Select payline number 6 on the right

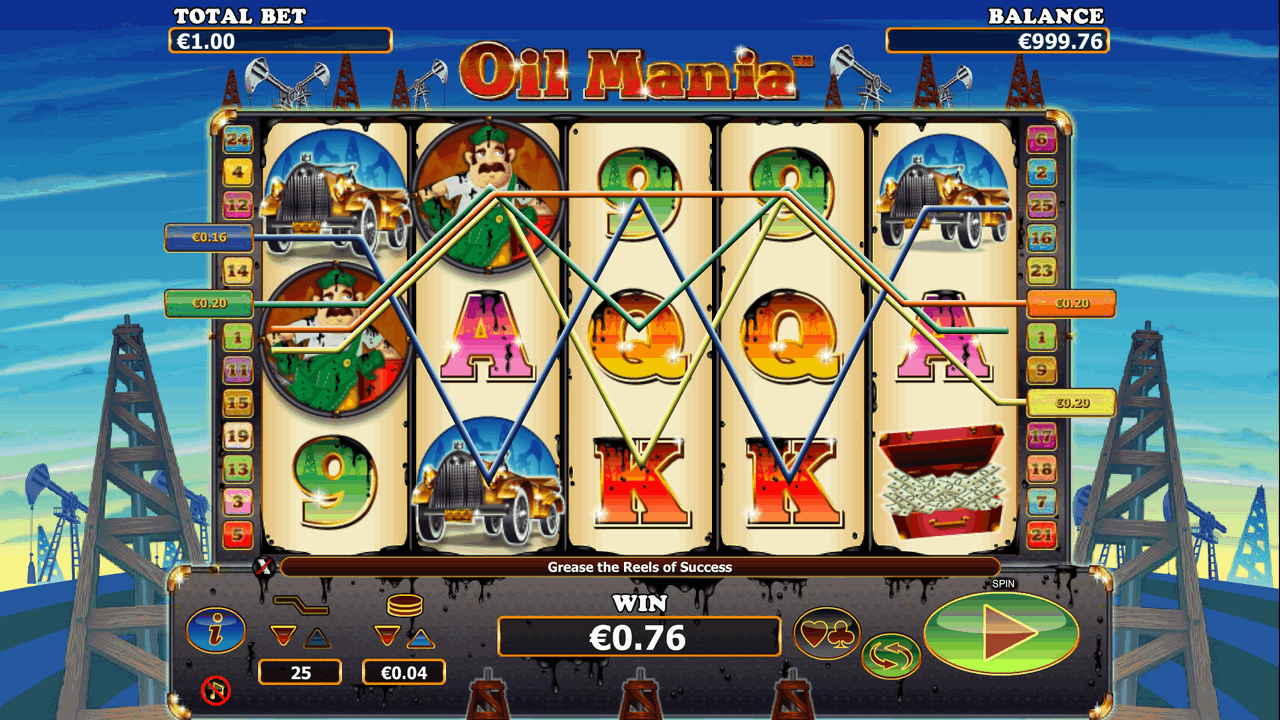coord(1041,139)
